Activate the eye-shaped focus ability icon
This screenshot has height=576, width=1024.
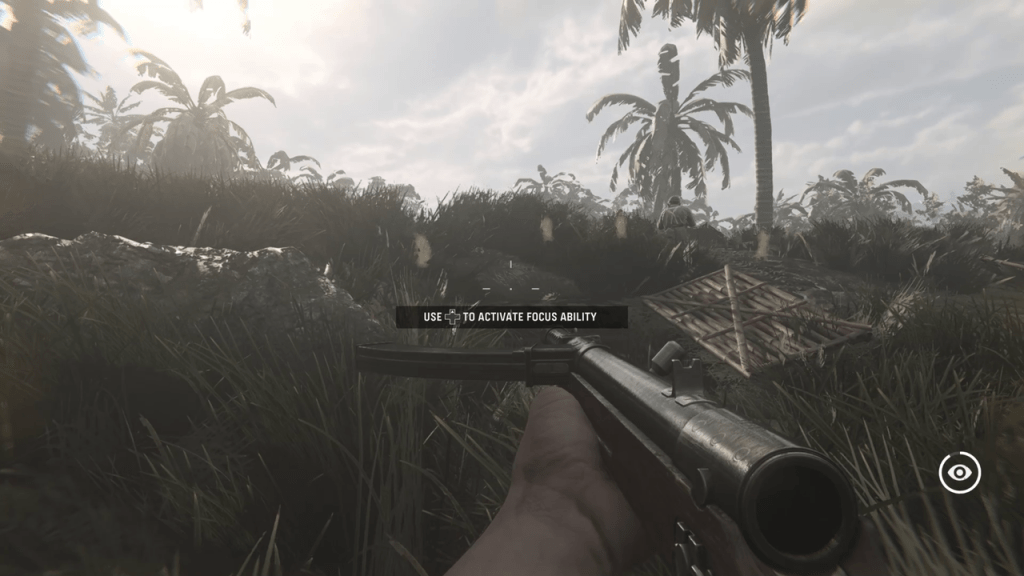[x=959, y=472]
